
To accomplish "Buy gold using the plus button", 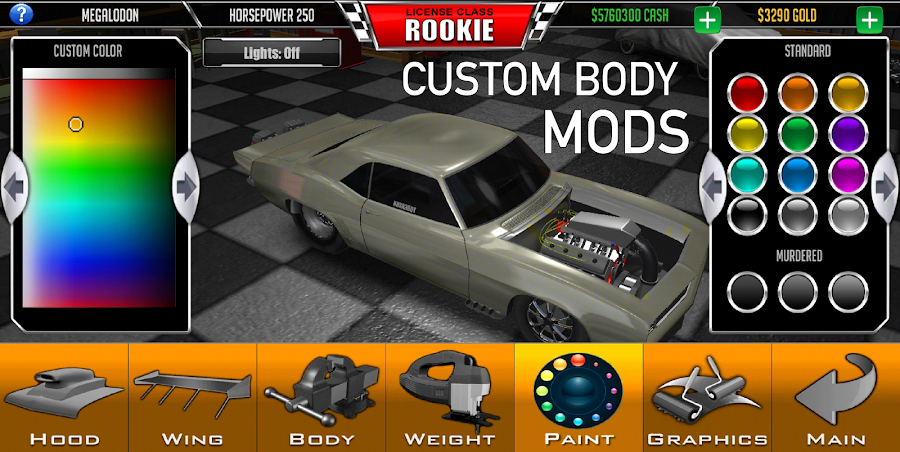I will (868, 18).
